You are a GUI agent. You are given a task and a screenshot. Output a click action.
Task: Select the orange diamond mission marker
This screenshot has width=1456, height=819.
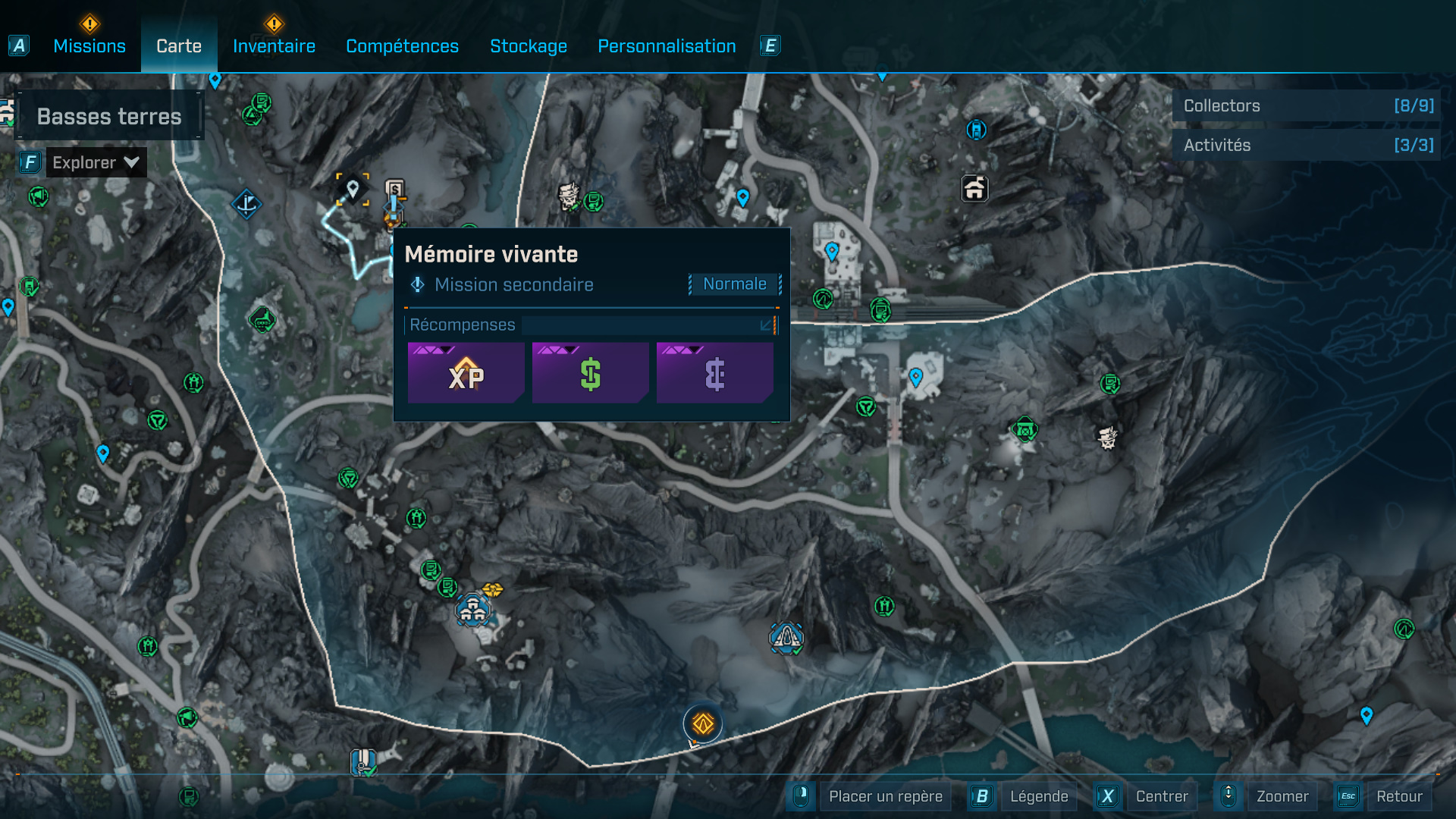tap(703, 724)
